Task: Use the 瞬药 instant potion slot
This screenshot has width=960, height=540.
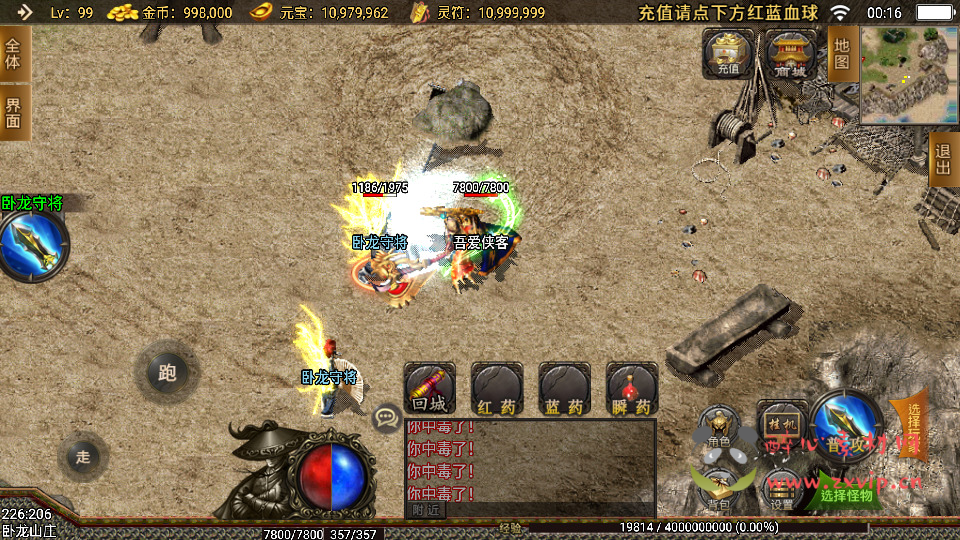Action: click(632, 389)
